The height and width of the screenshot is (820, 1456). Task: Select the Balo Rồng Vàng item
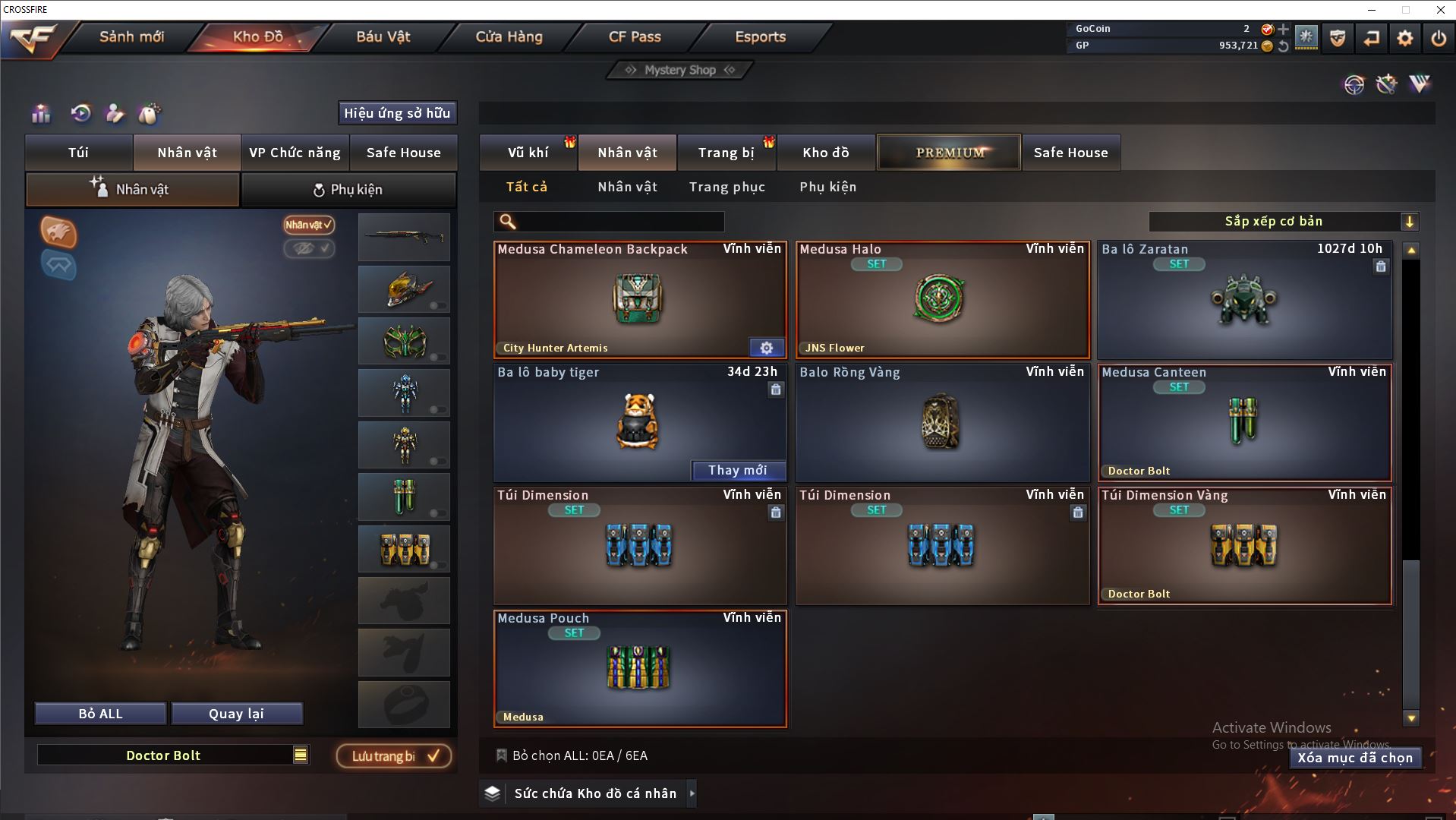click(x=941, y=423)
